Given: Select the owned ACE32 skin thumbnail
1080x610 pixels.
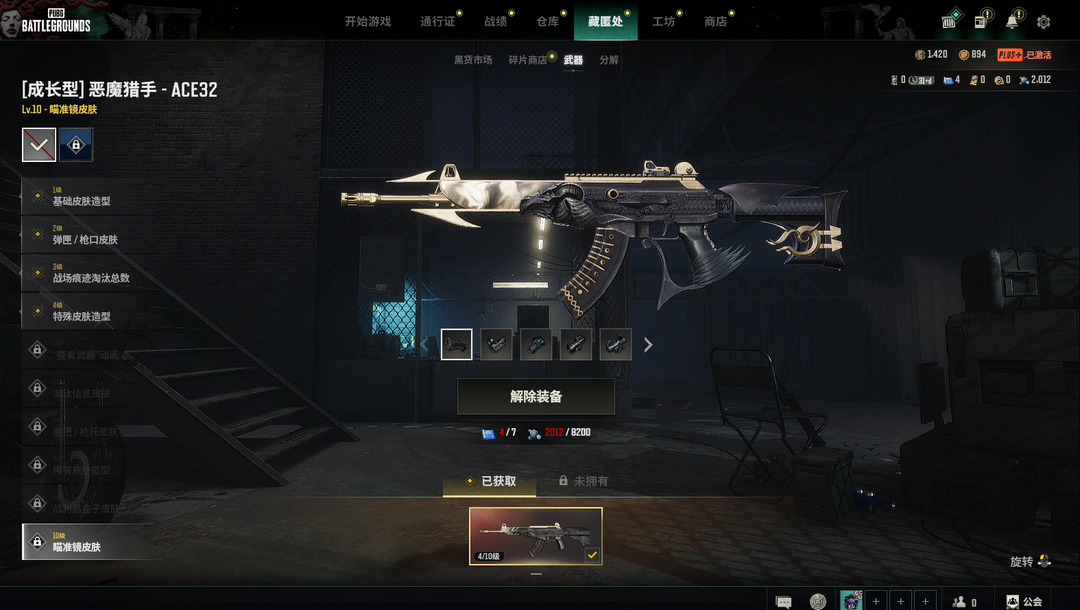Looking at the screenshot, I should pos(536,536).
